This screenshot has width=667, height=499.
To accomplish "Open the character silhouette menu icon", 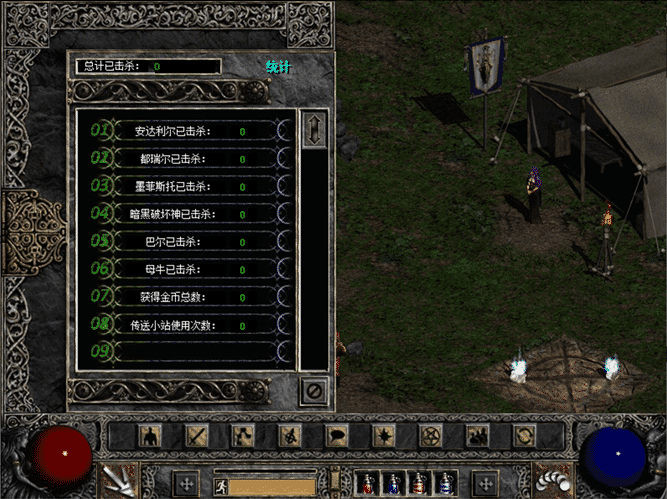I will [x=149, y=436].
